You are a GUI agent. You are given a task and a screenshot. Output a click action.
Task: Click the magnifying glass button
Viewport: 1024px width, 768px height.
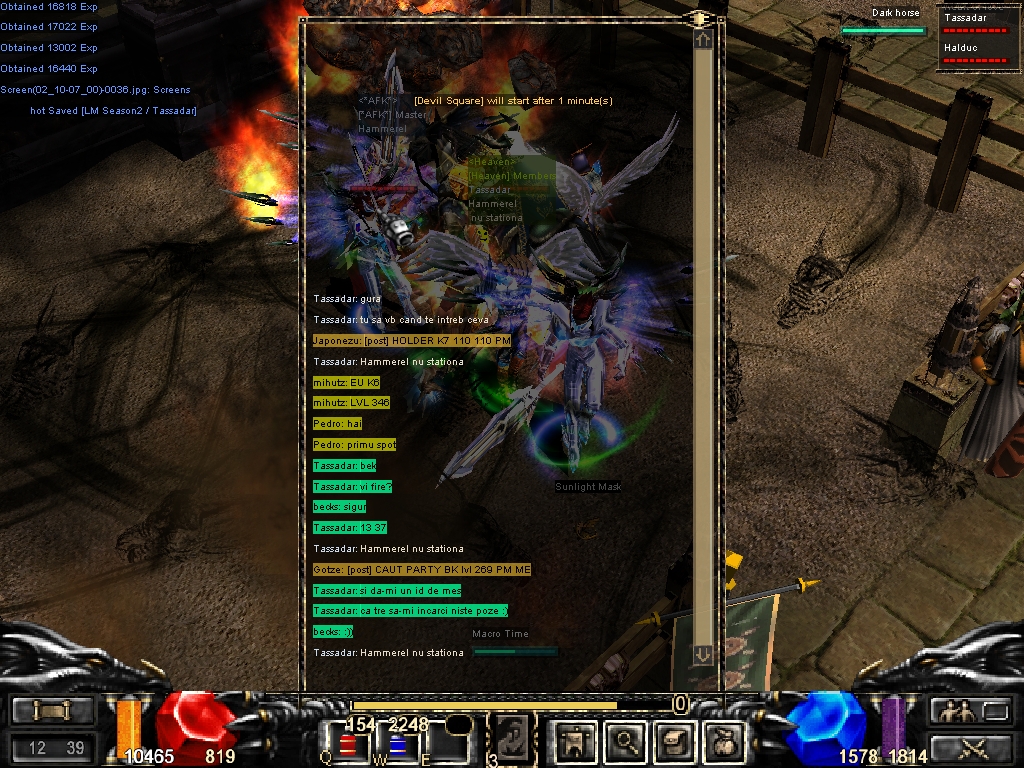point(625,741)
